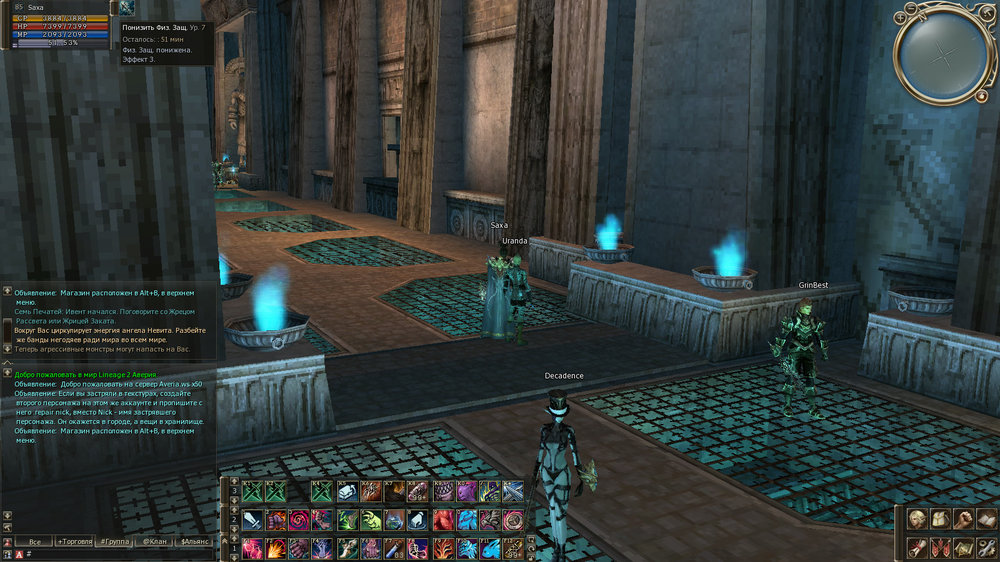The height and width of the screenshot is (562, 1000).
Task: Activate the F7 blue potion vial slot
Action: [x=394, y=548]
